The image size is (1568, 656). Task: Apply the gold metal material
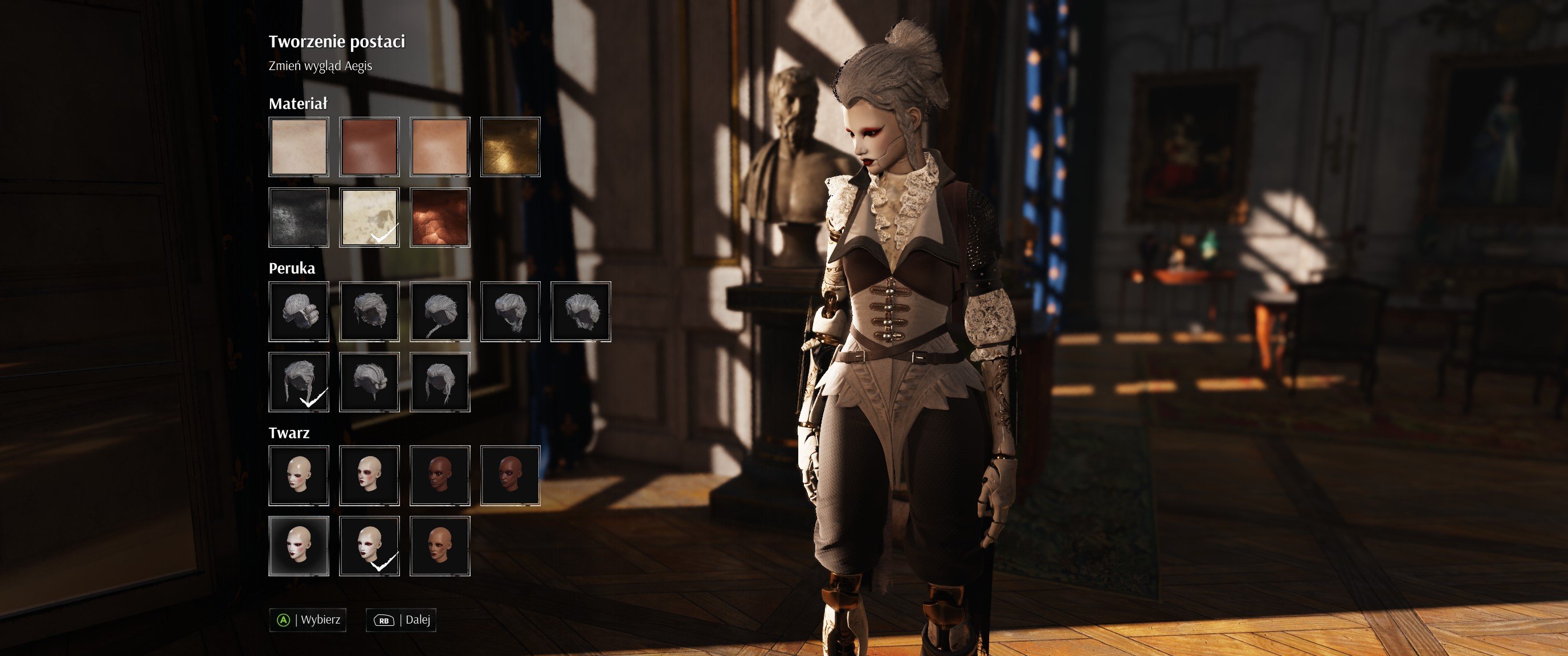pos(510,147)
